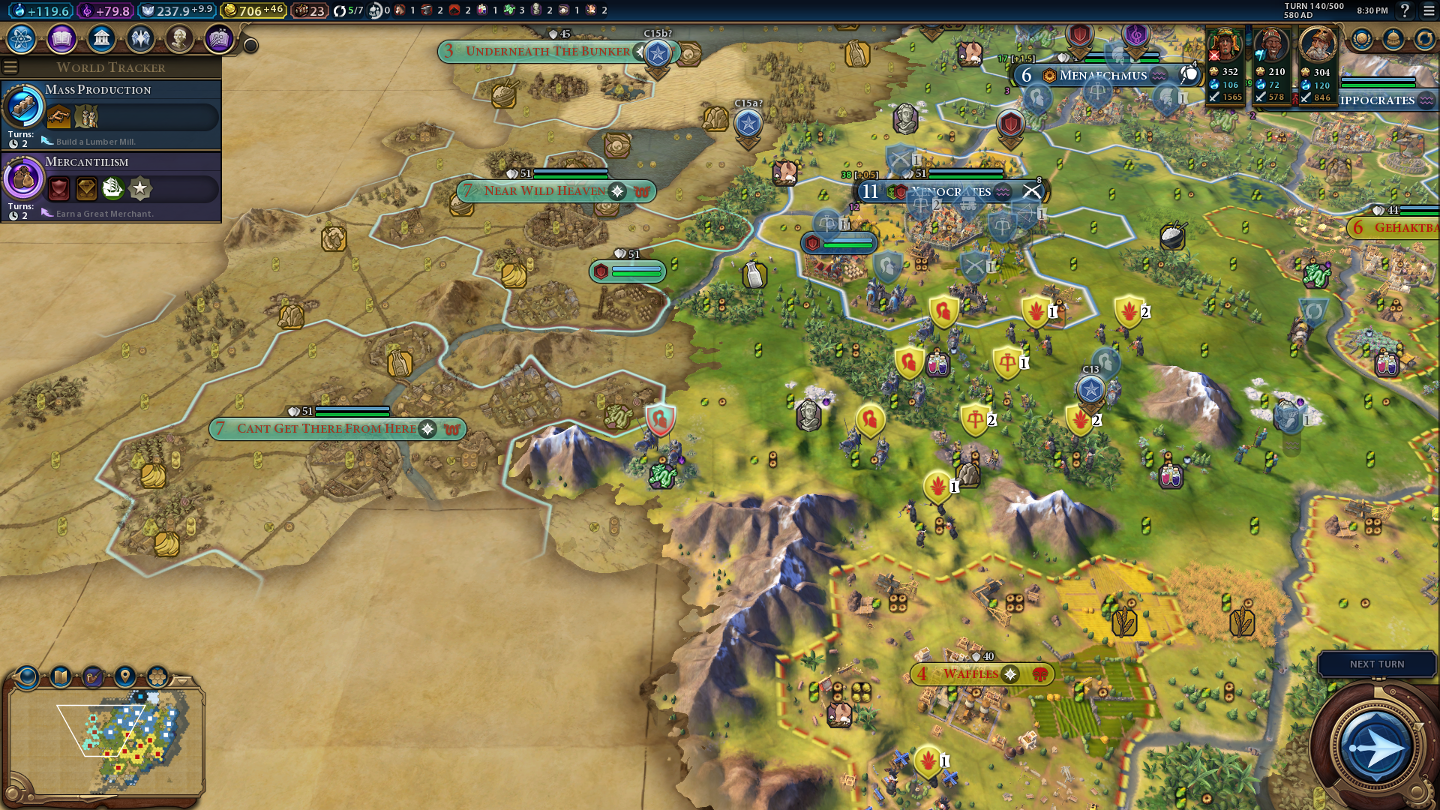The height and width of the screenshot is (810, 1440).
Task: End turn with the Next Turn button
Action: point(1376,664)
